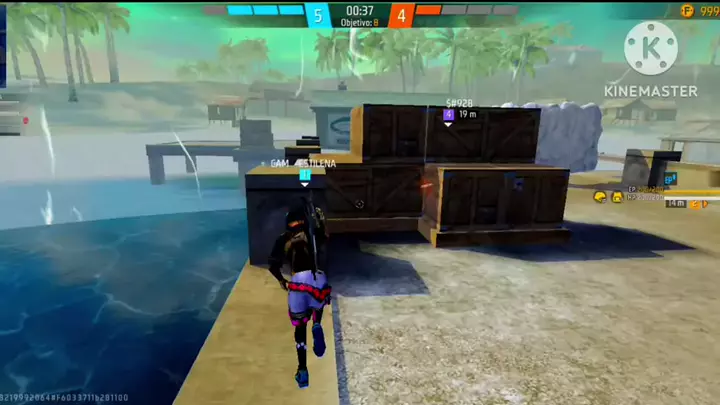Select the yellow helmet armor icon
This screenshot has height=405, width=720.
(x=600, y=197)
